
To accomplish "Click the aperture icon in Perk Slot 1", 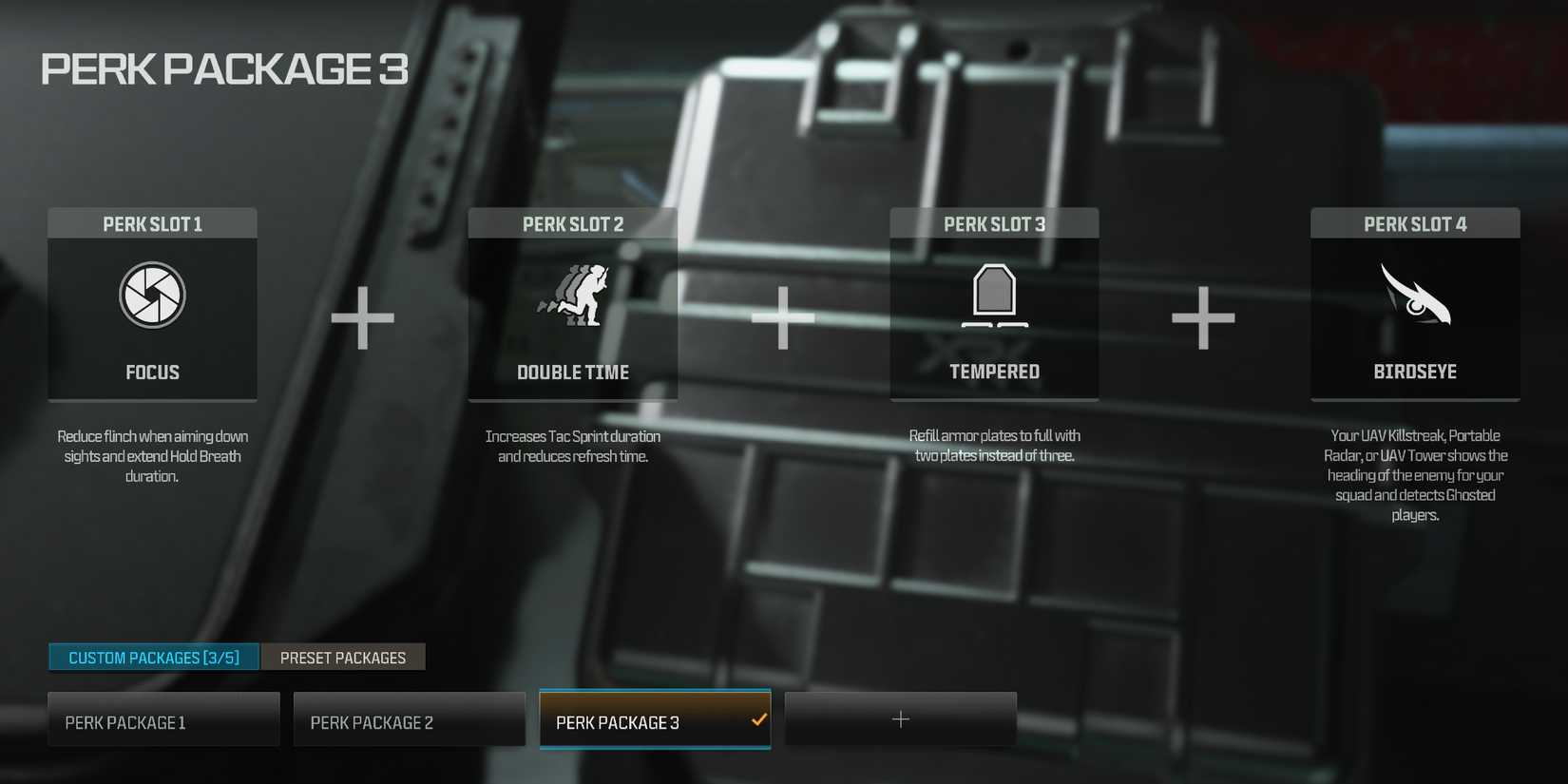I will click(x=152, y=295).
